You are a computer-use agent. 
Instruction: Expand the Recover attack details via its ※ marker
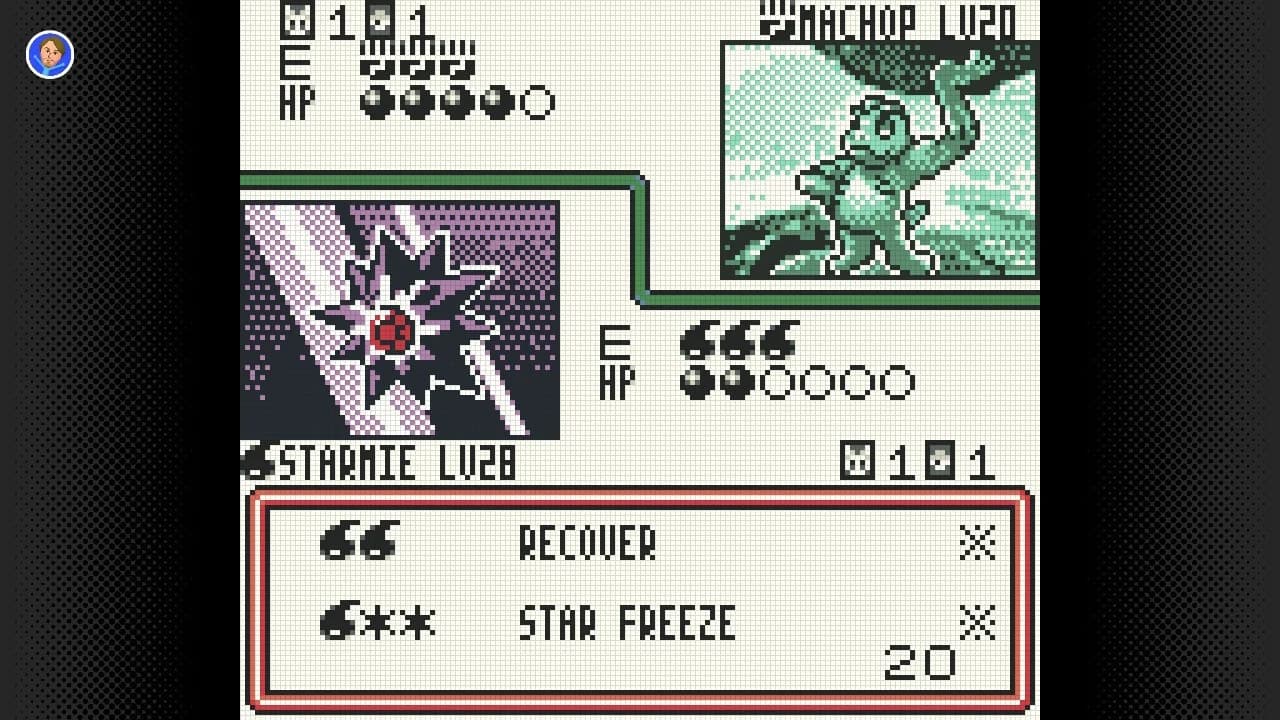(978, 541)
